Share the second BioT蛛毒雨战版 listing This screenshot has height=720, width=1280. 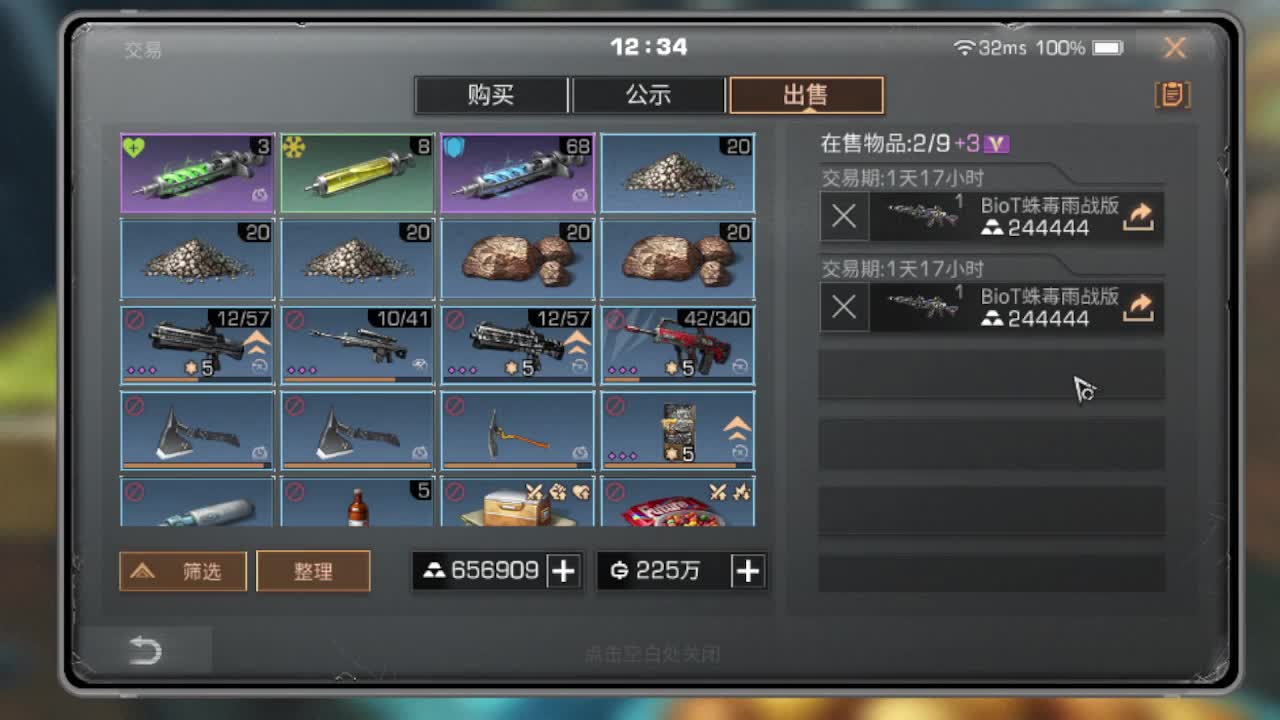click(1140, 308)
